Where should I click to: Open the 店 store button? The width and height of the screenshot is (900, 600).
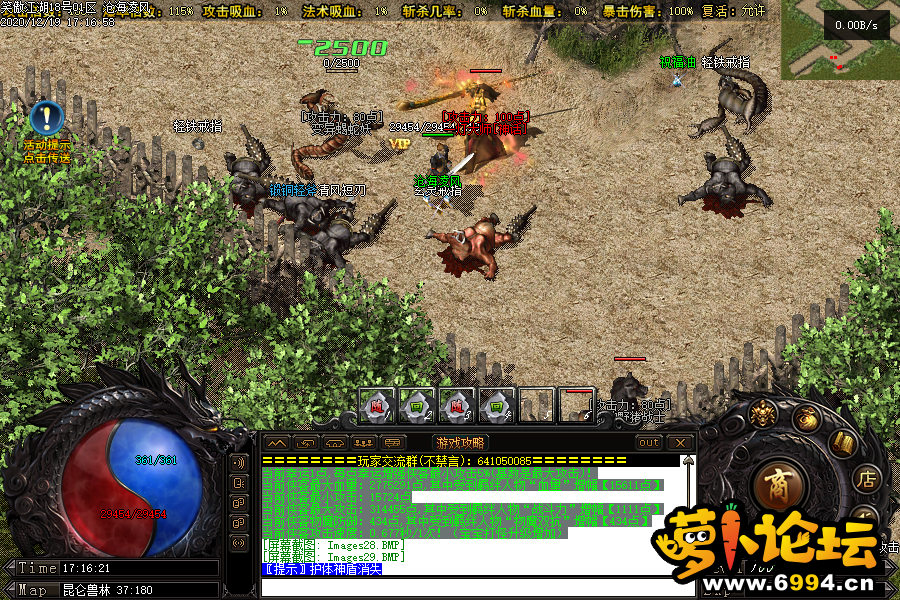(x=866, y=479)
